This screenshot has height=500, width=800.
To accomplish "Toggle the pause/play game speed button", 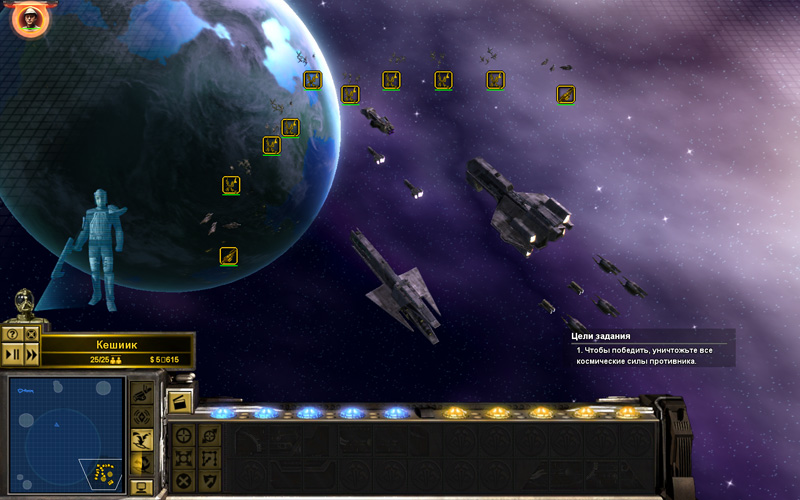I will [13, 354].
